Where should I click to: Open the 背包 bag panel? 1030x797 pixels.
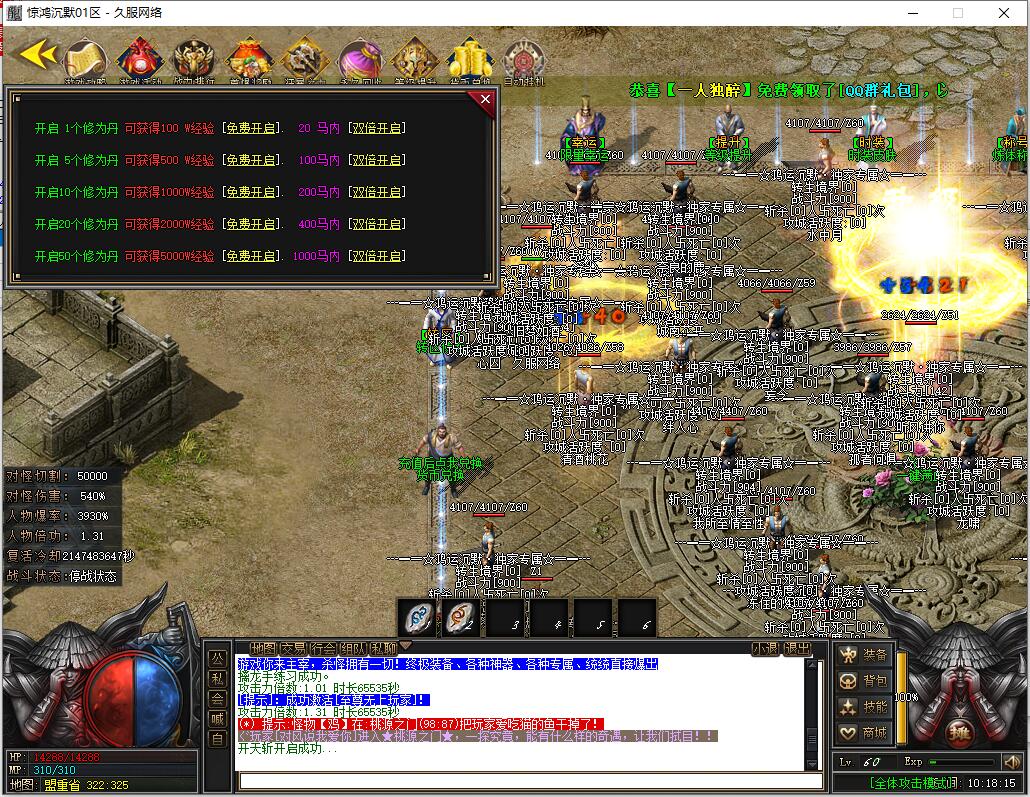(865, 681)
